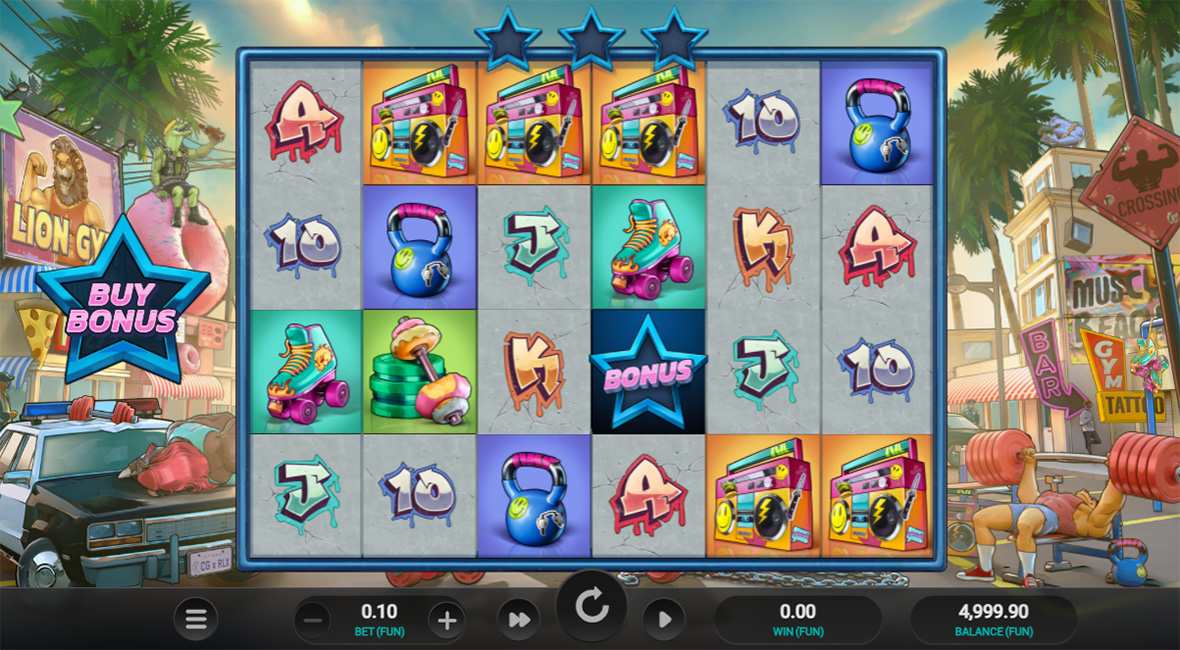Open the hamburger menu
Image resolution: width=1180 pixels, height=650 pixels.
click(195, 620)
